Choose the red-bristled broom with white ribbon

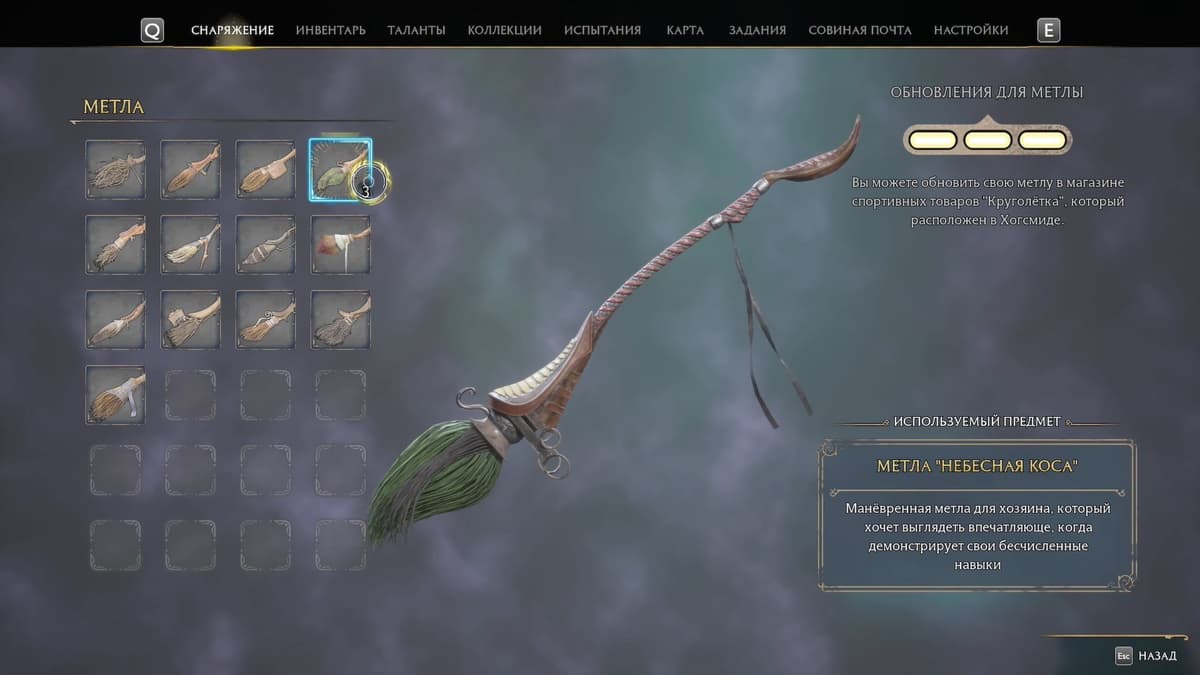coord(340,244)
